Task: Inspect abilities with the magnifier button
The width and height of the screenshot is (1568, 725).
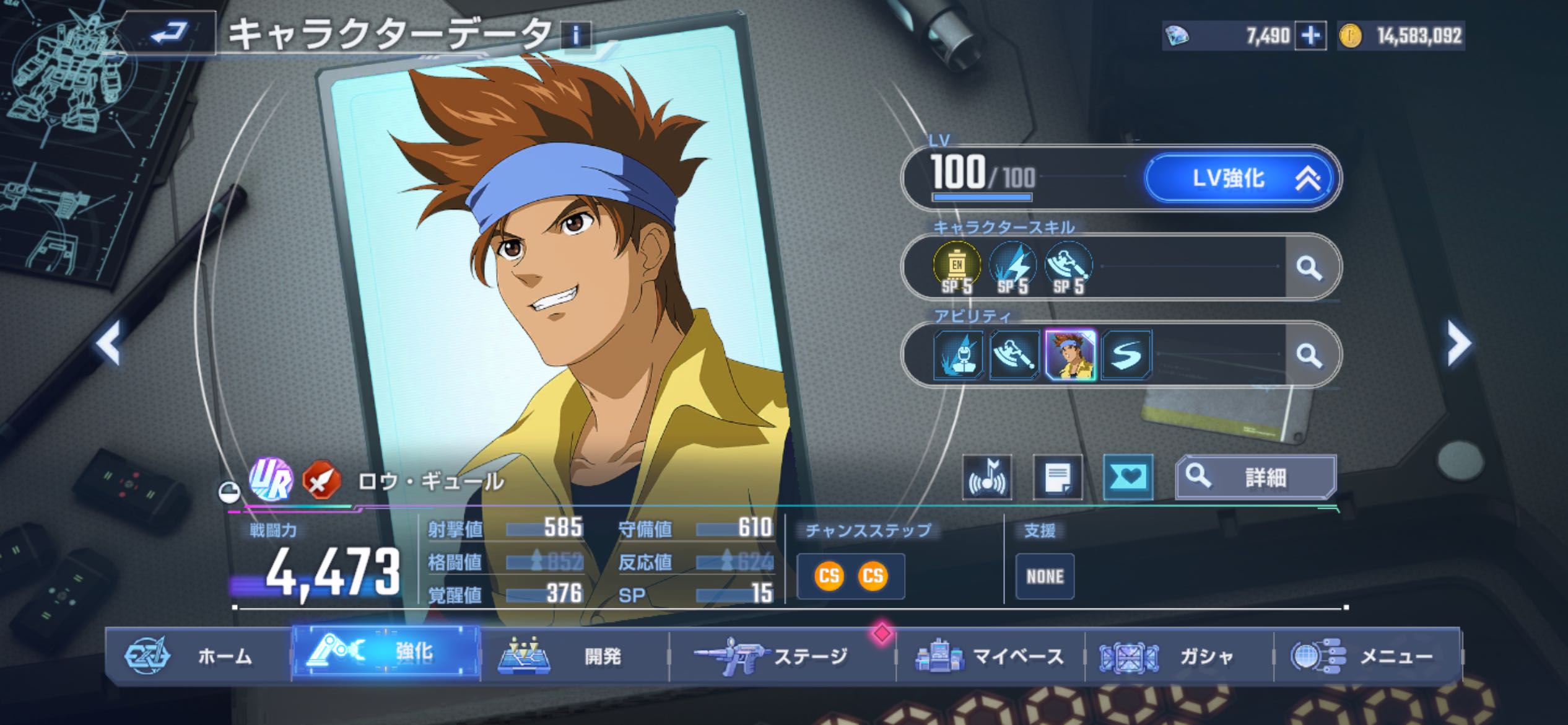Action: click(x=1309, y=355)
